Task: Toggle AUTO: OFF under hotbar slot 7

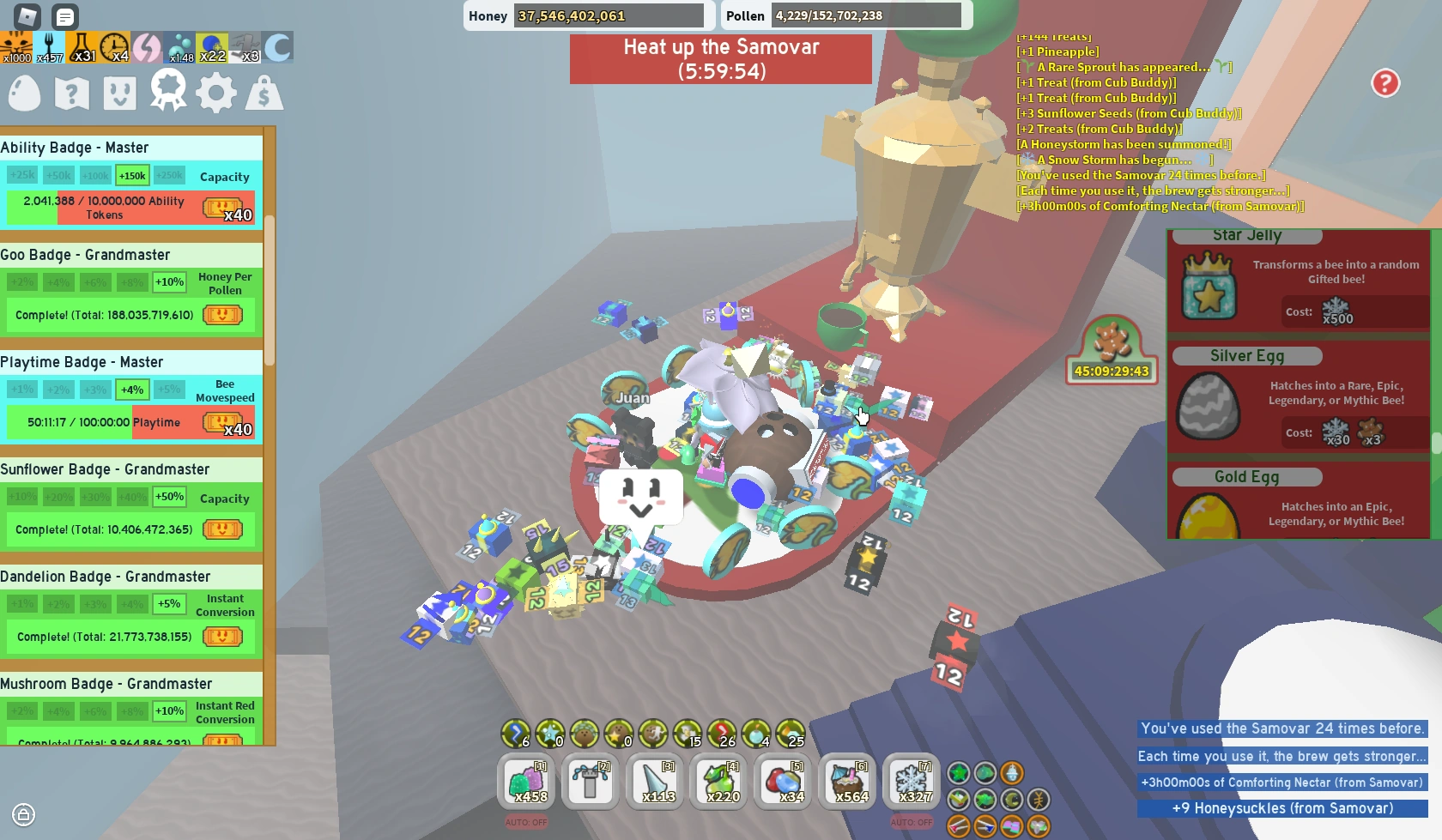Action: click(x=912, y=821)
